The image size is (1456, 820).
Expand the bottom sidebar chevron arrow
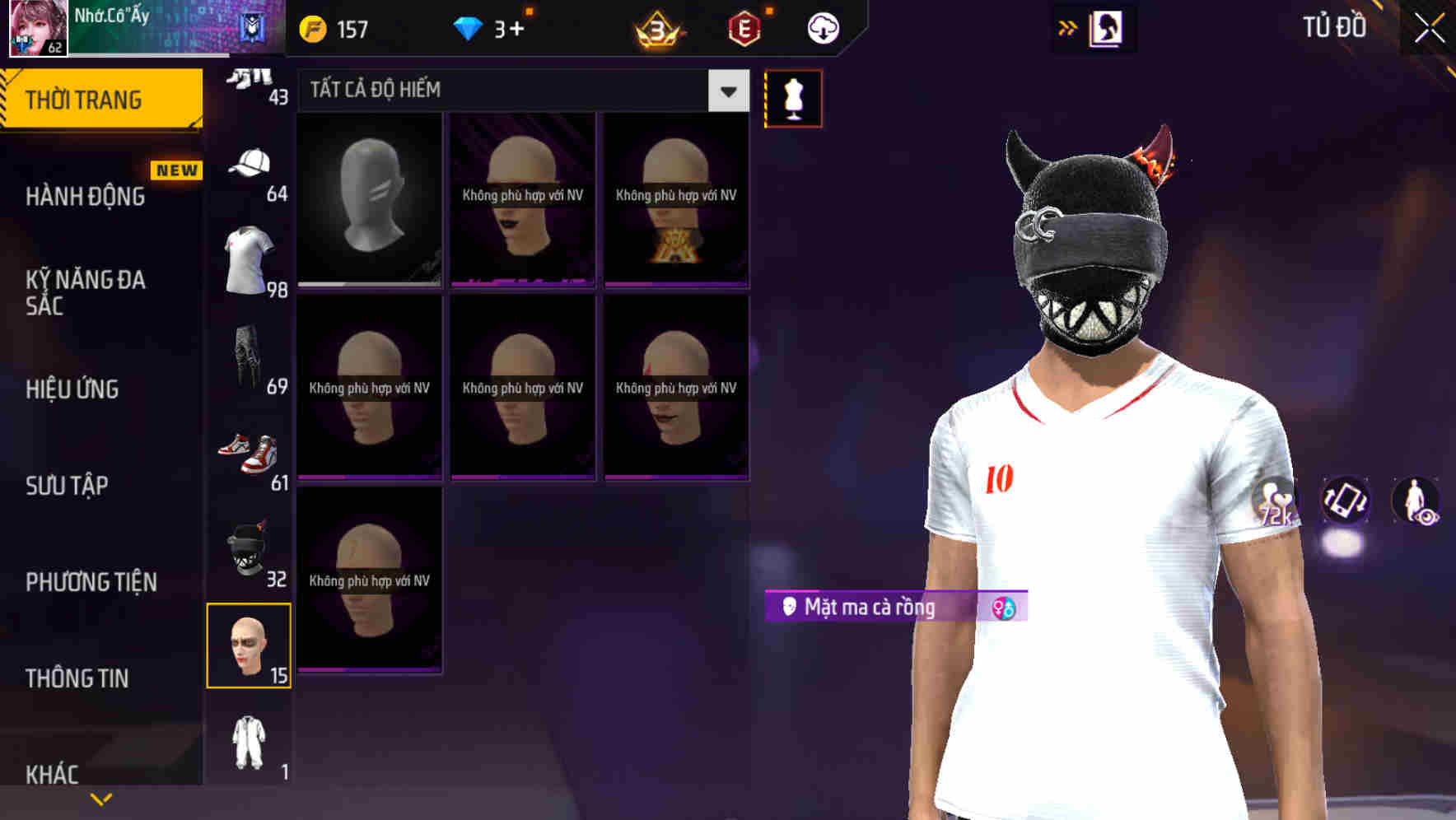point(101,796)
